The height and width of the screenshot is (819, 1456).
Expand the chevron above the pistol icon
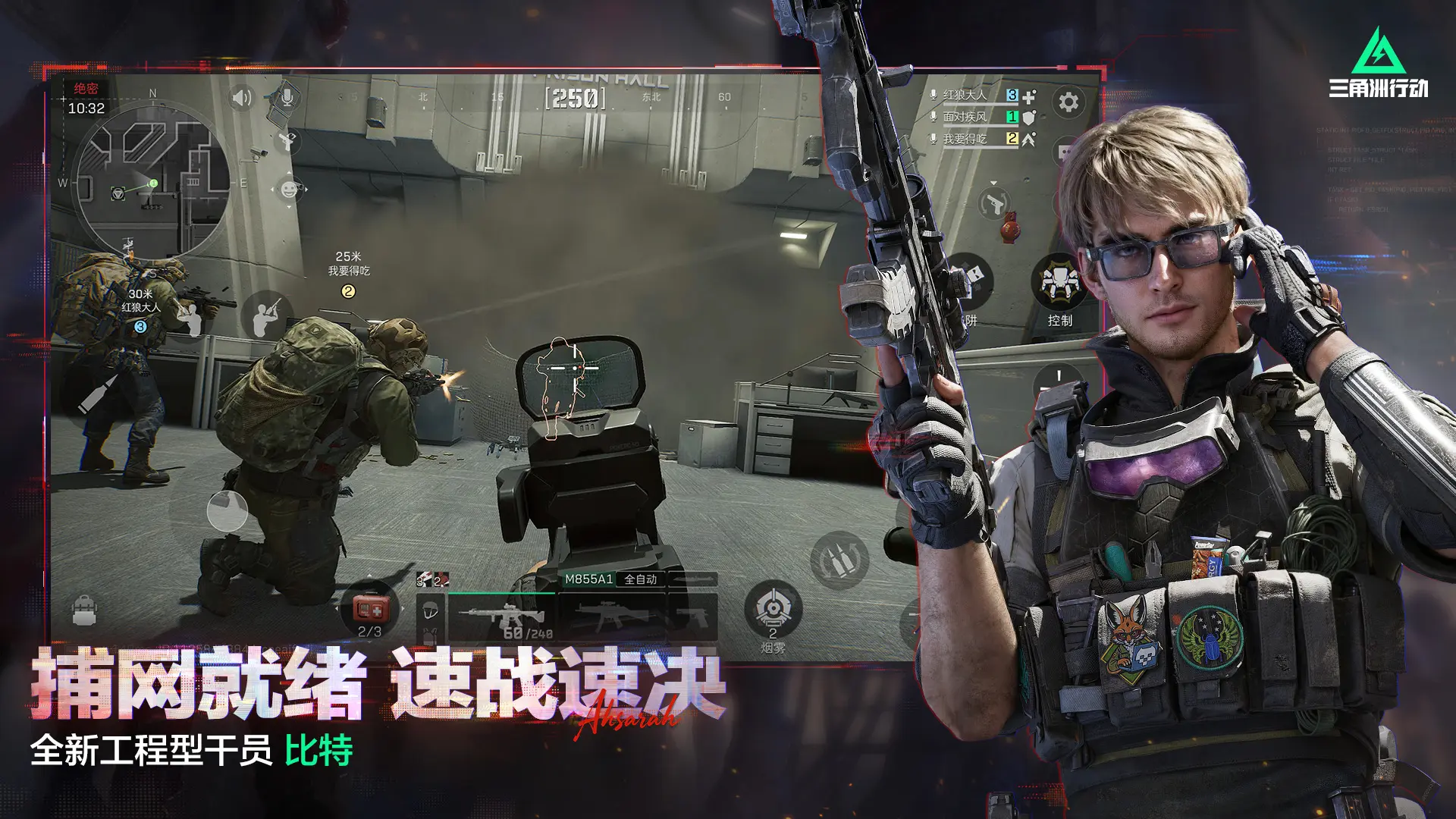[993, 183]
